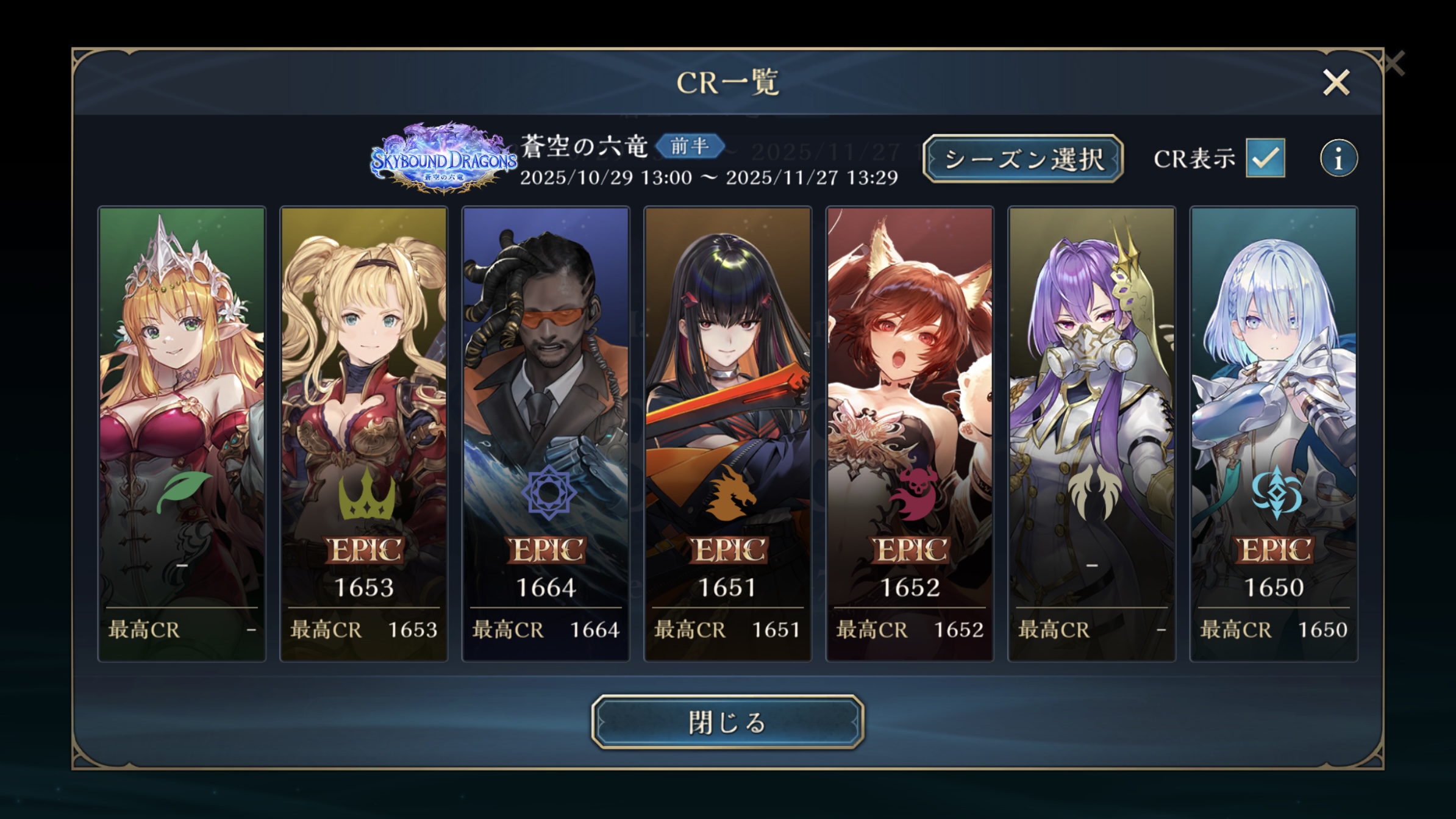Choose the Runecraft card showing CR 1664

546,434
